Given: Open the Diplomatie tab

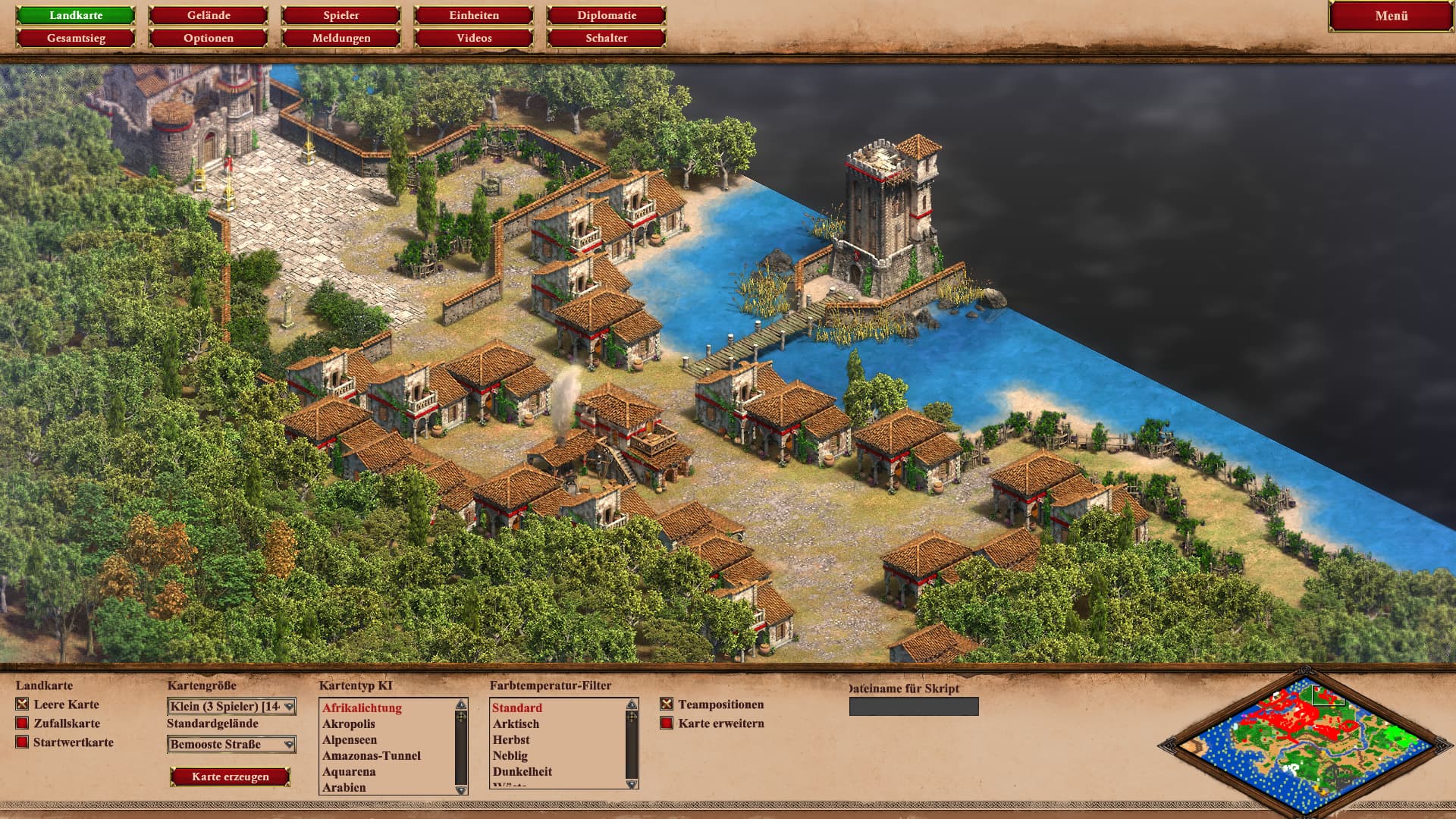Looking at the screenshot, I should pyautogui.click(x=607, y=15).
